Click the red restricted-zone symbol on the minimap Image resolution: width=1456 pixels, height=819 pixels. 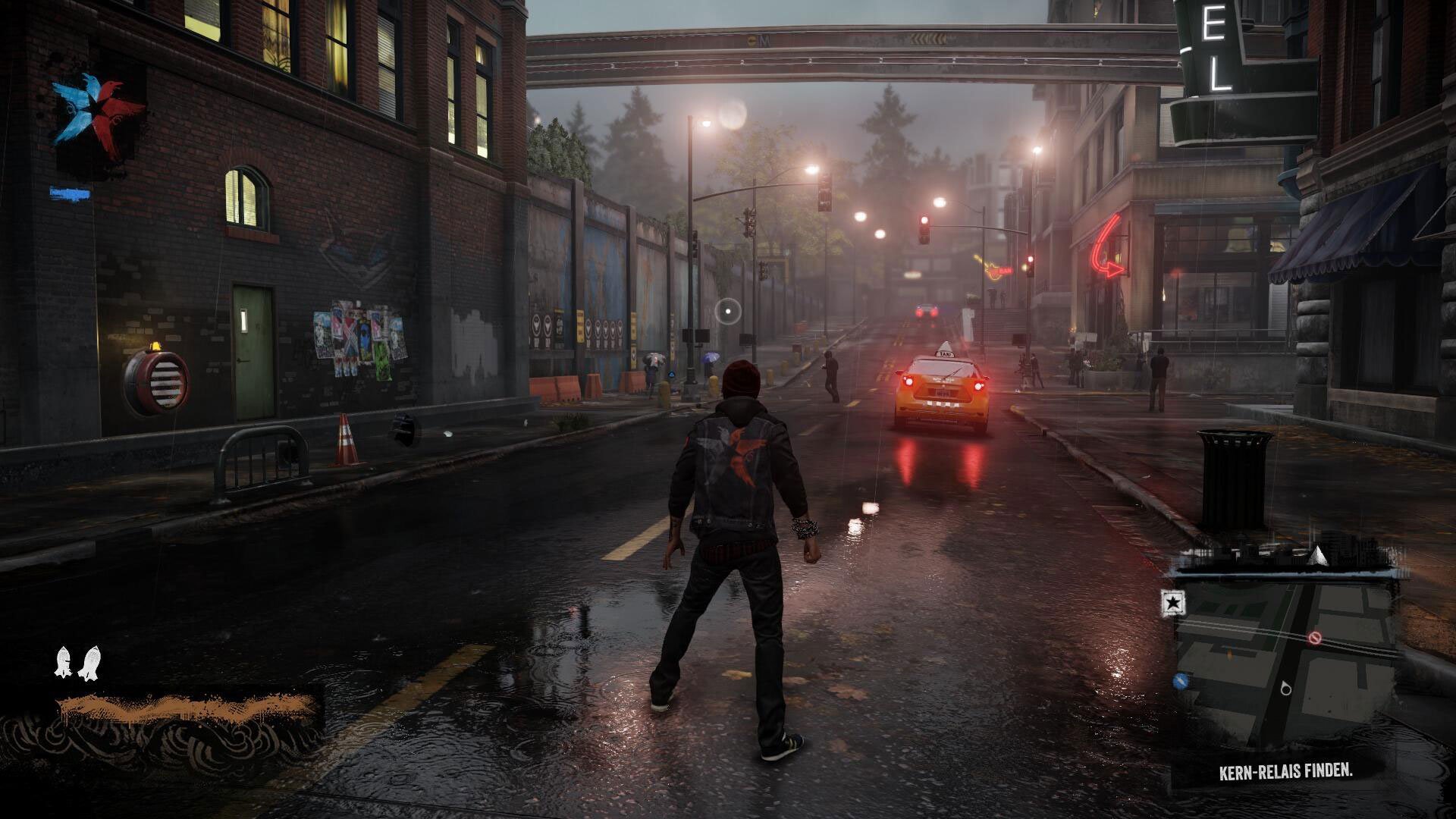(x=1315, y=638)
